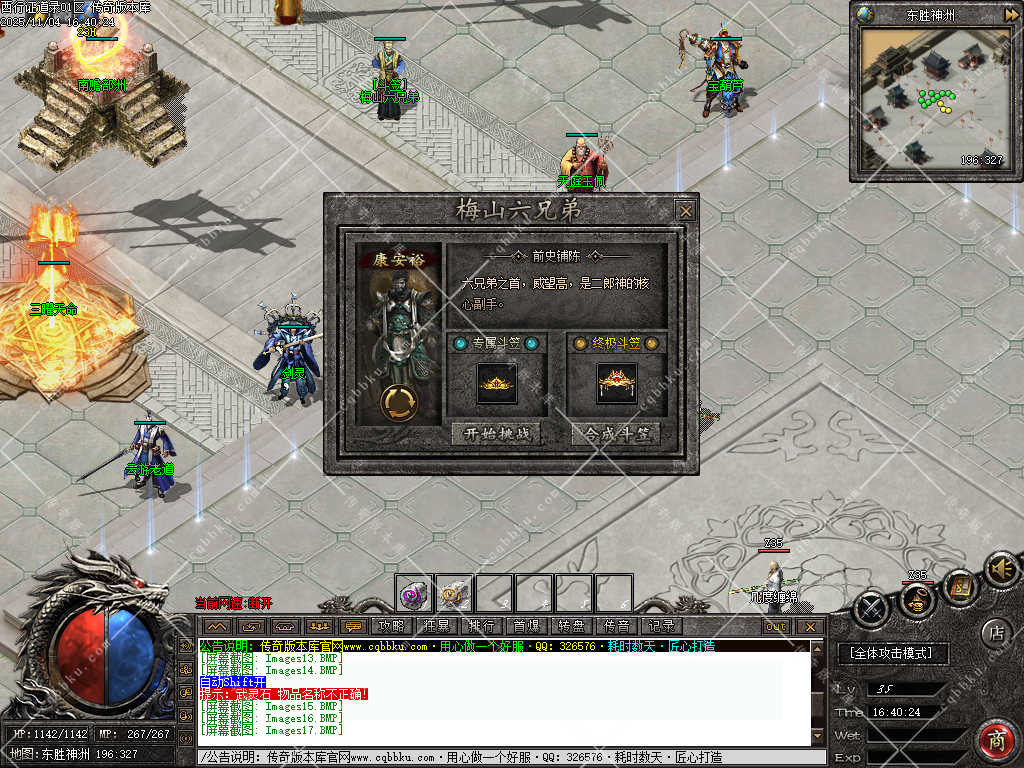This screenshot has height=768, width=1024.
Task: Expand the minimap with the yellow double-arrow button
Action: [1011, 14]
